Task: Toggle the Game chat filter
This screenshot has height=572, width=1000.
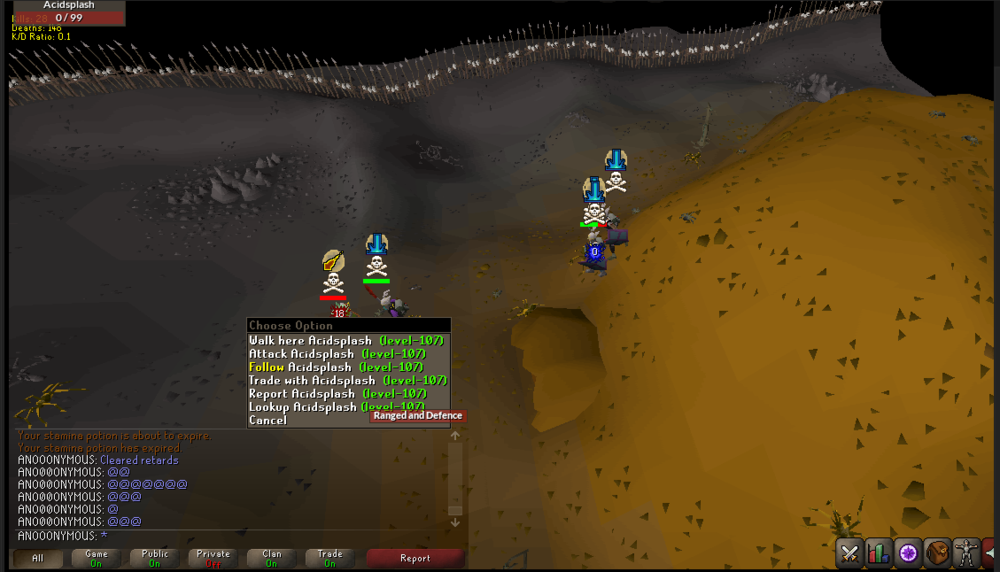Action: click(x=96, y=558)
